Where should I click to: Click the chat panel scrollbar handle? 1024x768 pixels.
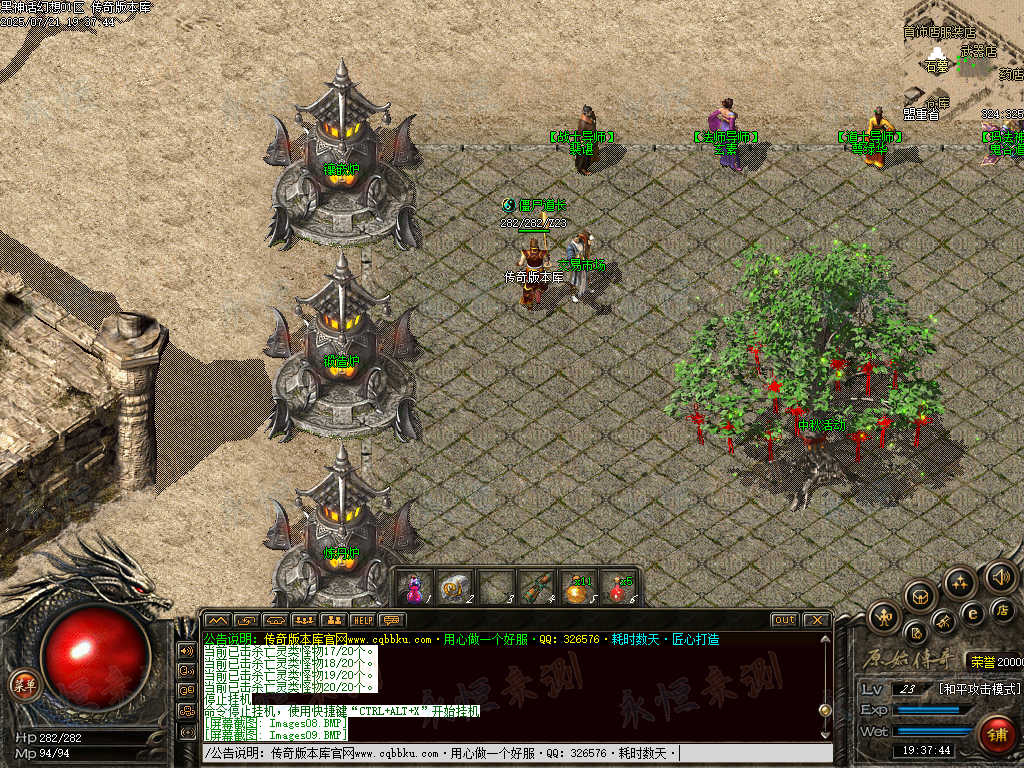click(x=825, y=709)
